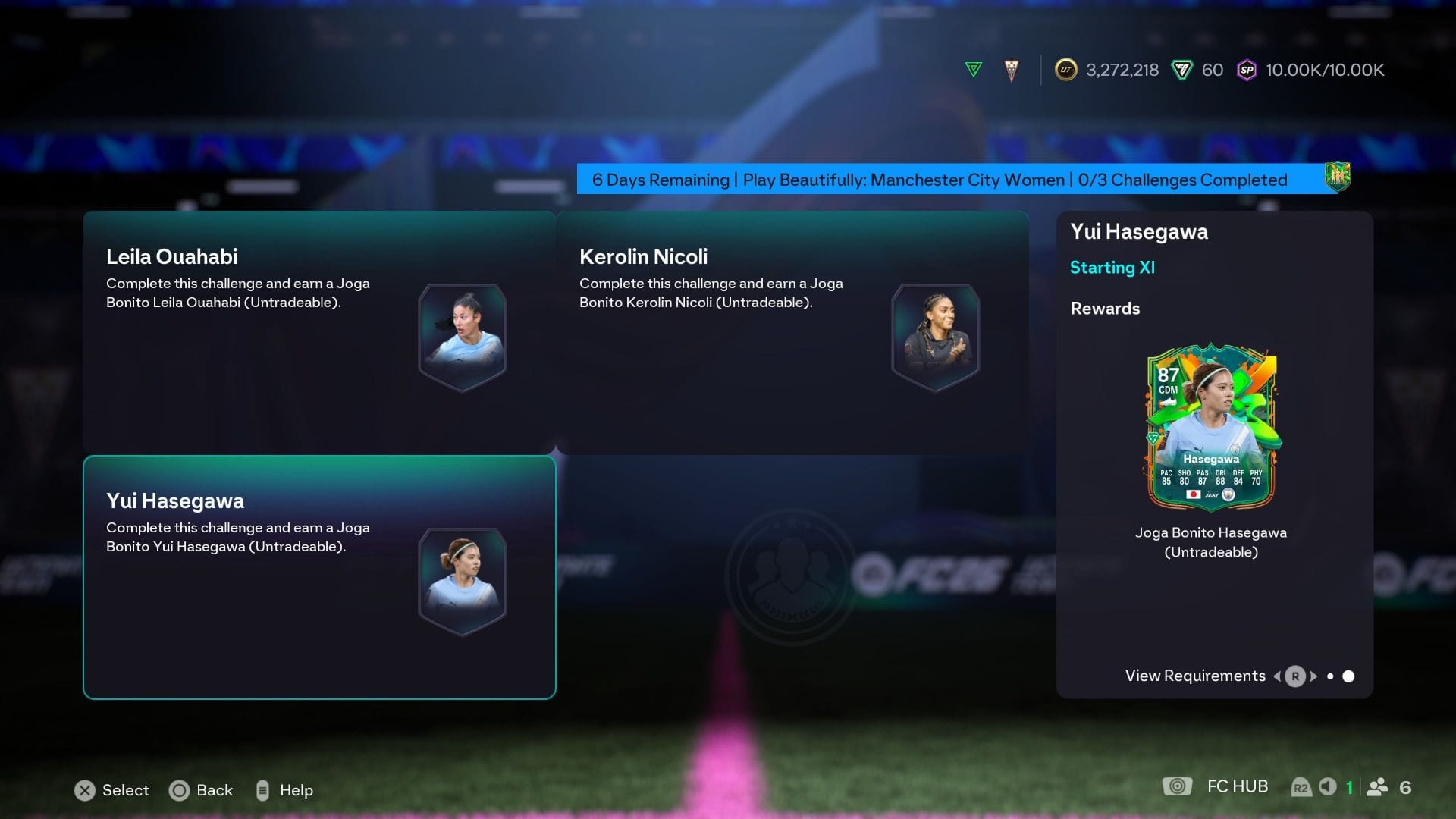Click View Requirements
This screenshot has height=819, width=1456.
point(1195,676)
